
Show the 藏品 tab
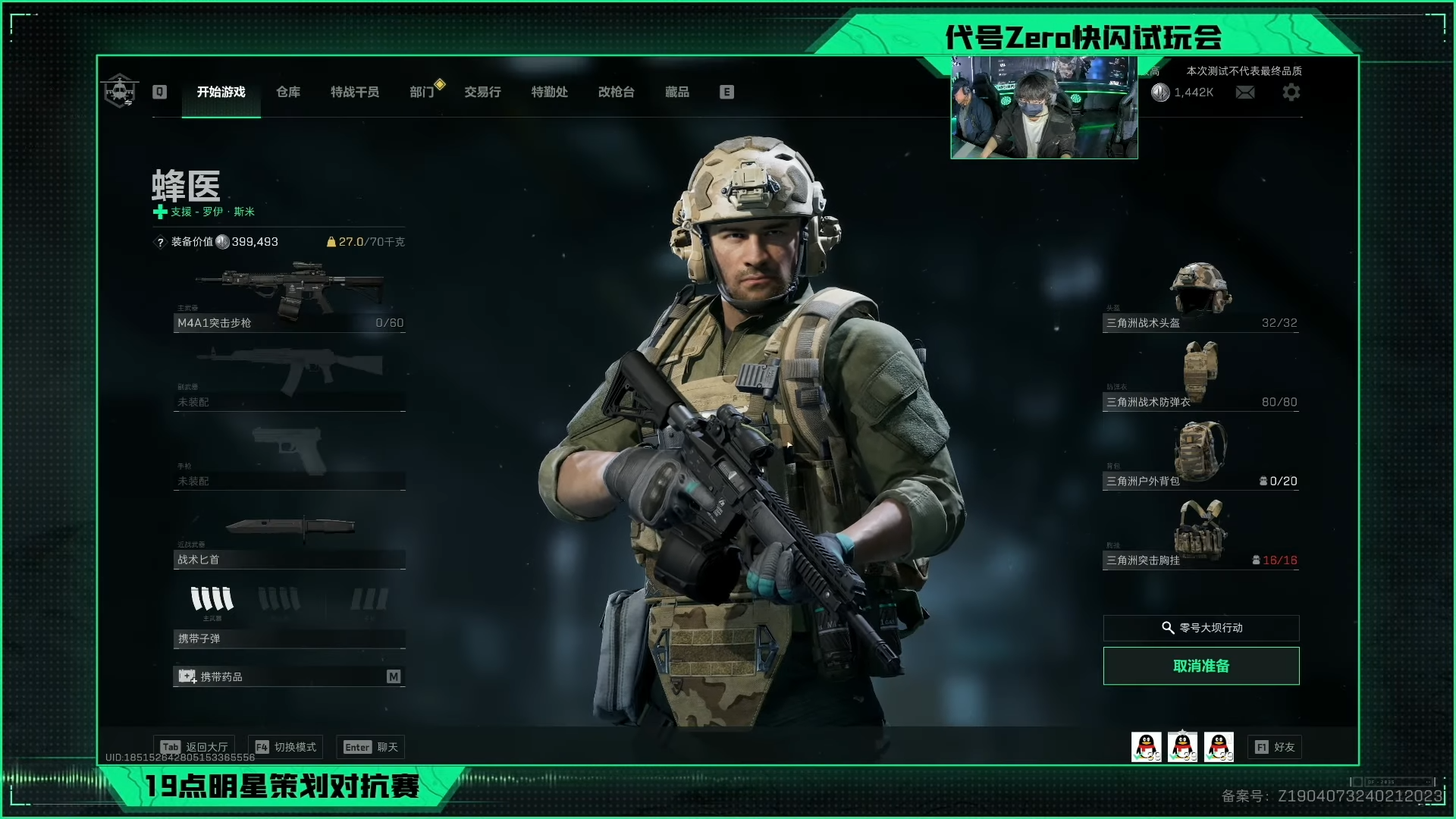point(677,92)
